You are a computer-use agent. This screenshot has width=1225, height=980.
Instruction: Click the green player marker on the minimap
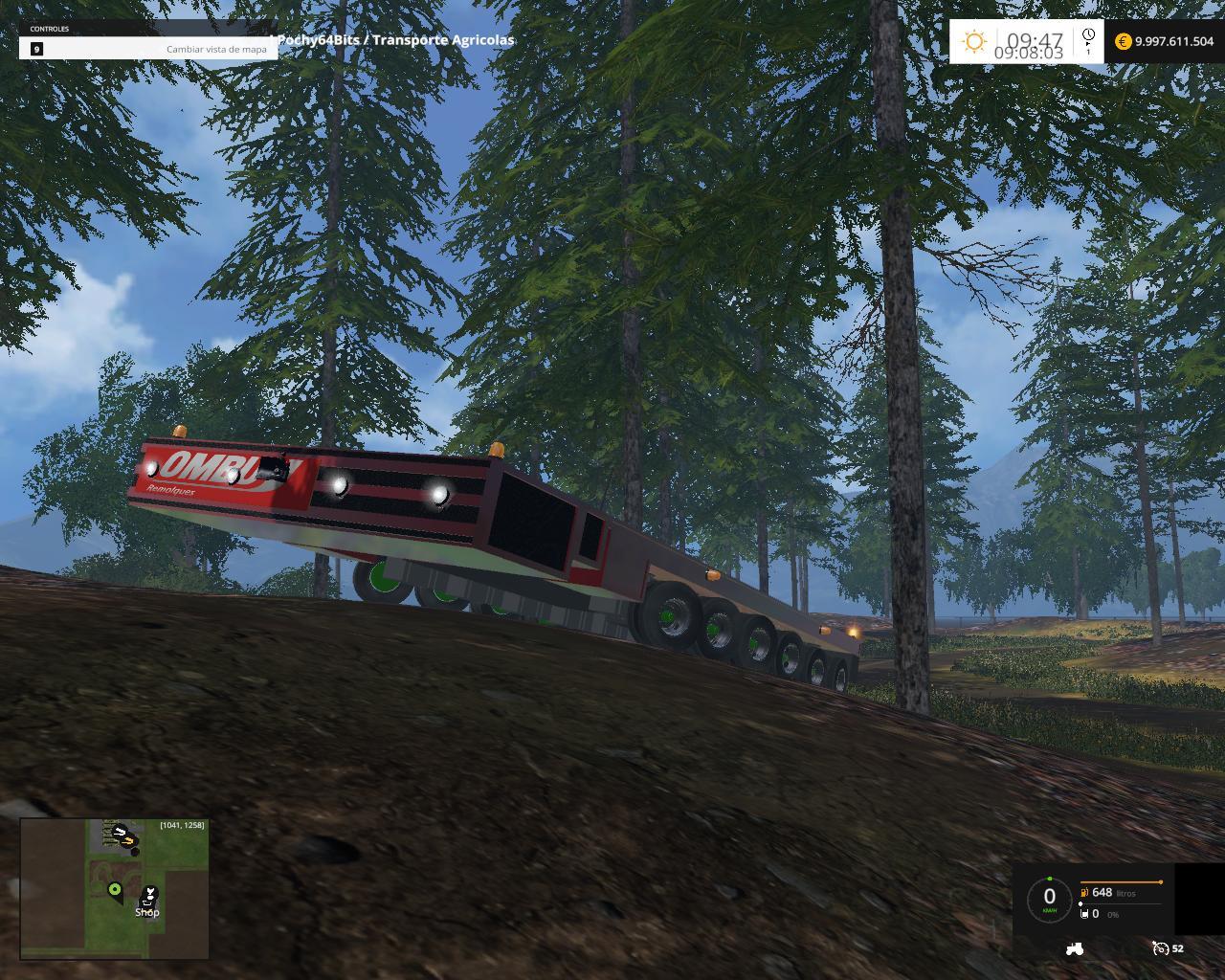[115, 890]
